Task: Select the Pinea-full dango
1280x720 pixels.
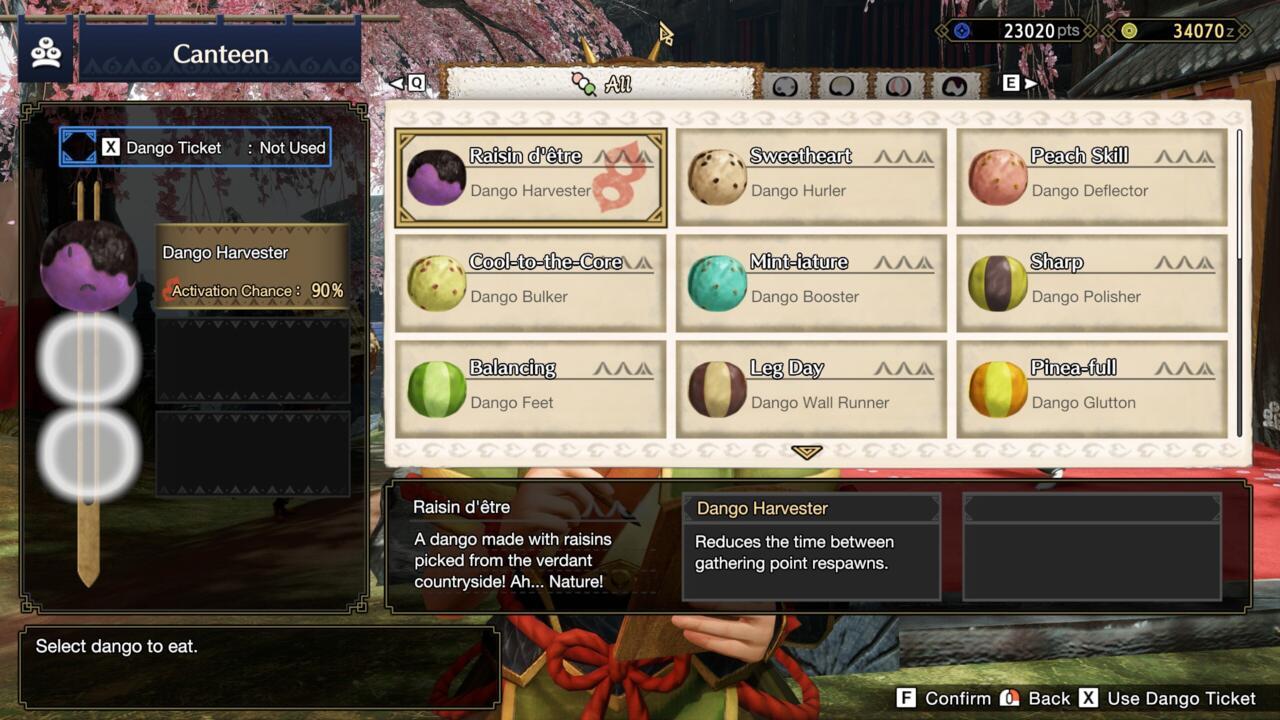Action: [x=1090, y=388]
